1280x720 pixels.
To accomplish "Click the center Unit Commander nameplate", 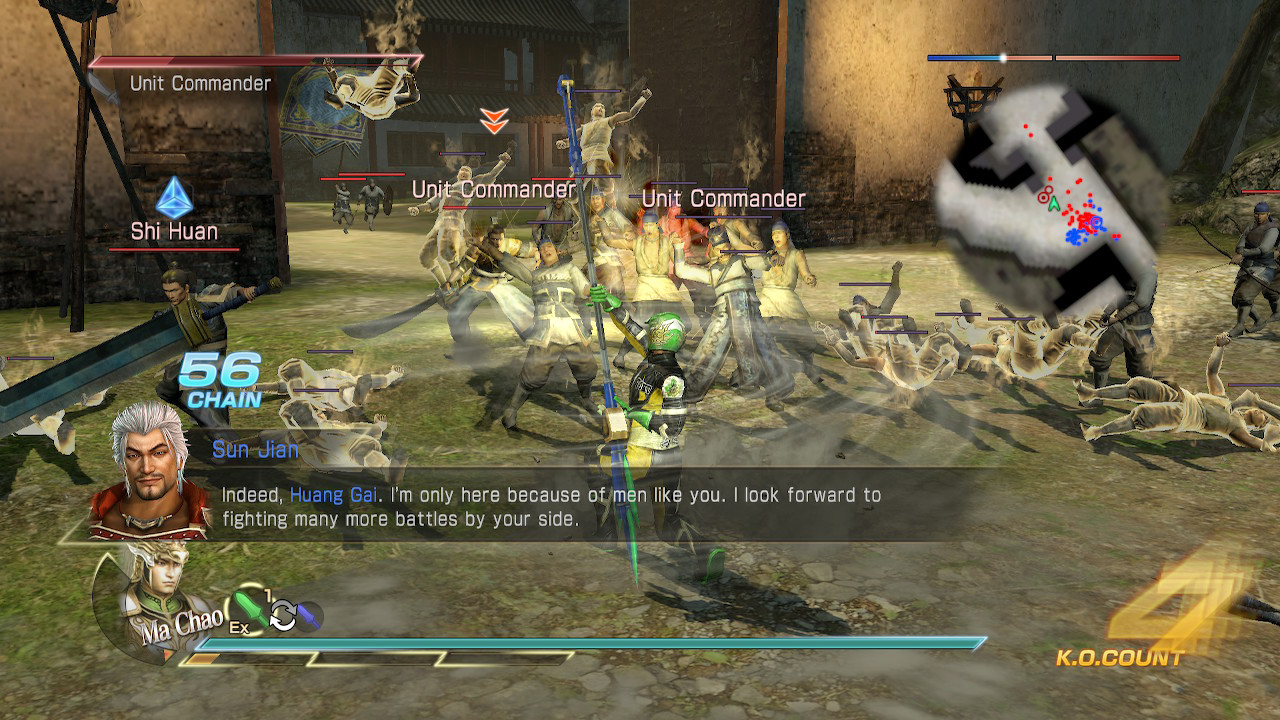I will (x=493, y=187).
